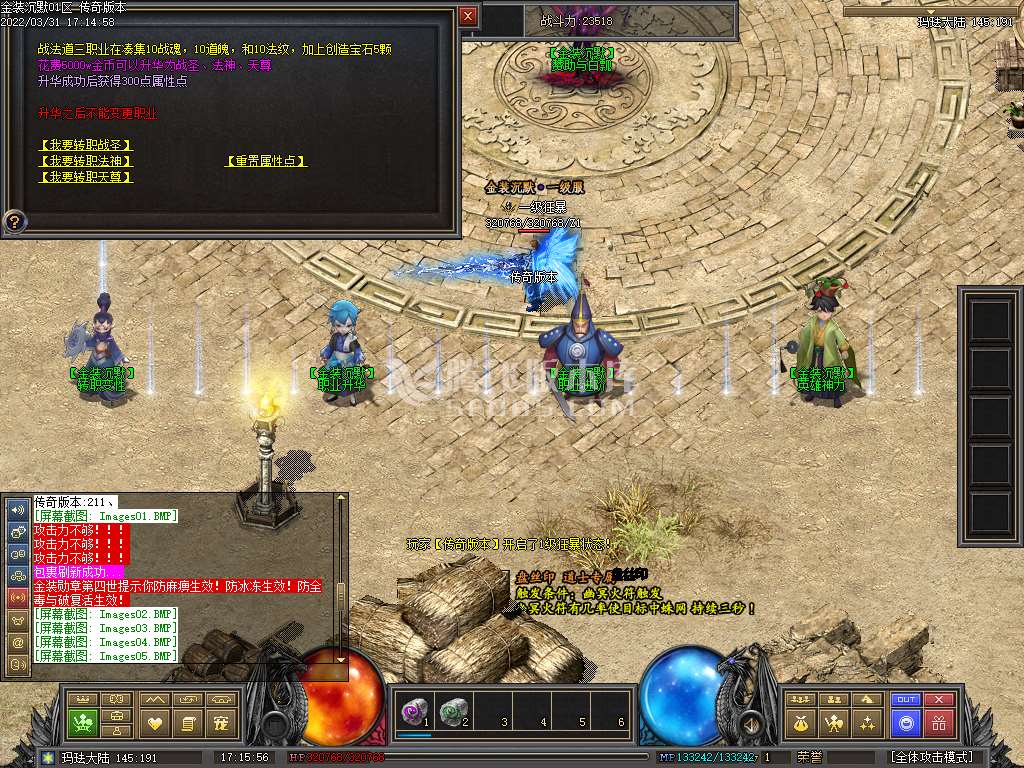This screenshot has height=768, width=1024.
Task: Open the help question mark button
Action: [15, 220]
